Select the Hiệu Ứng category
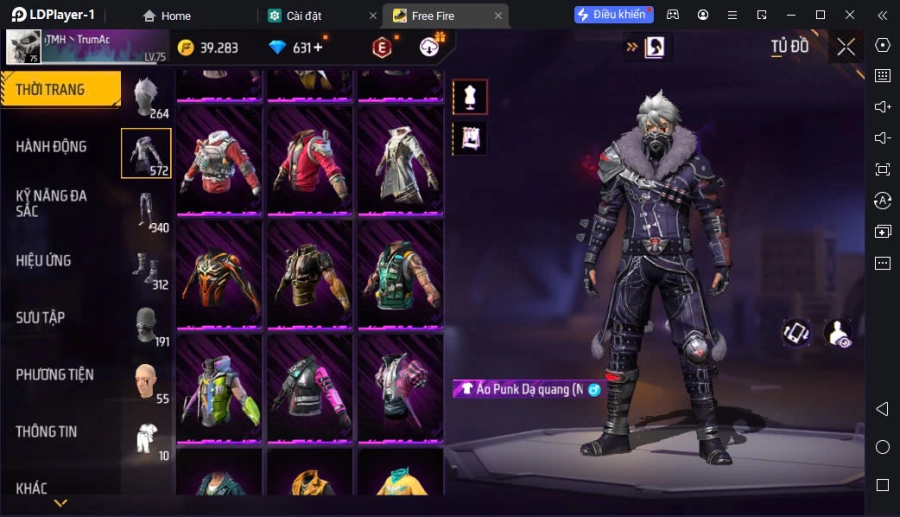 44,260
